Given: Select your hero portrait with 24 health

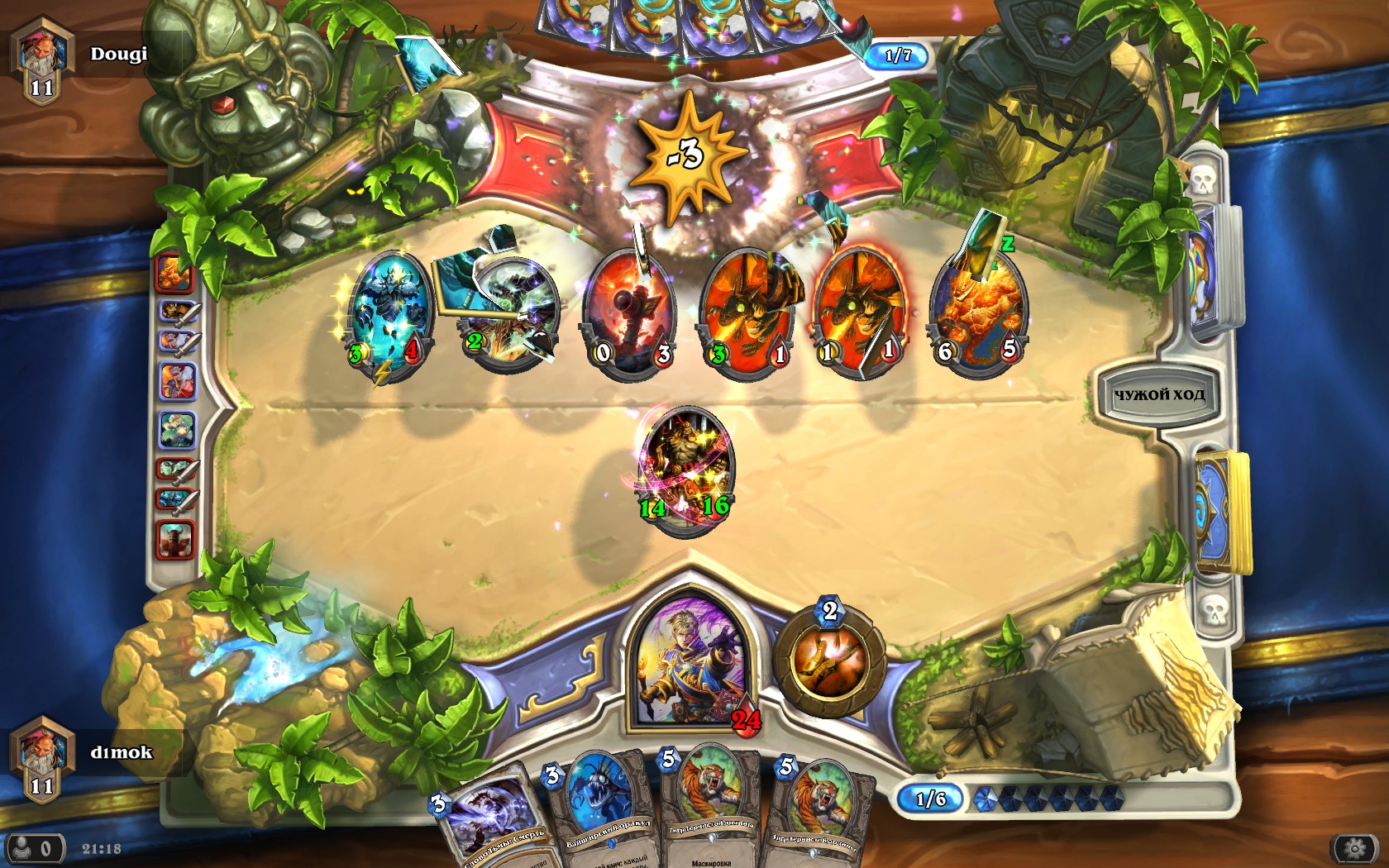Looking at the screenshot, I should (x=688, y=662).
